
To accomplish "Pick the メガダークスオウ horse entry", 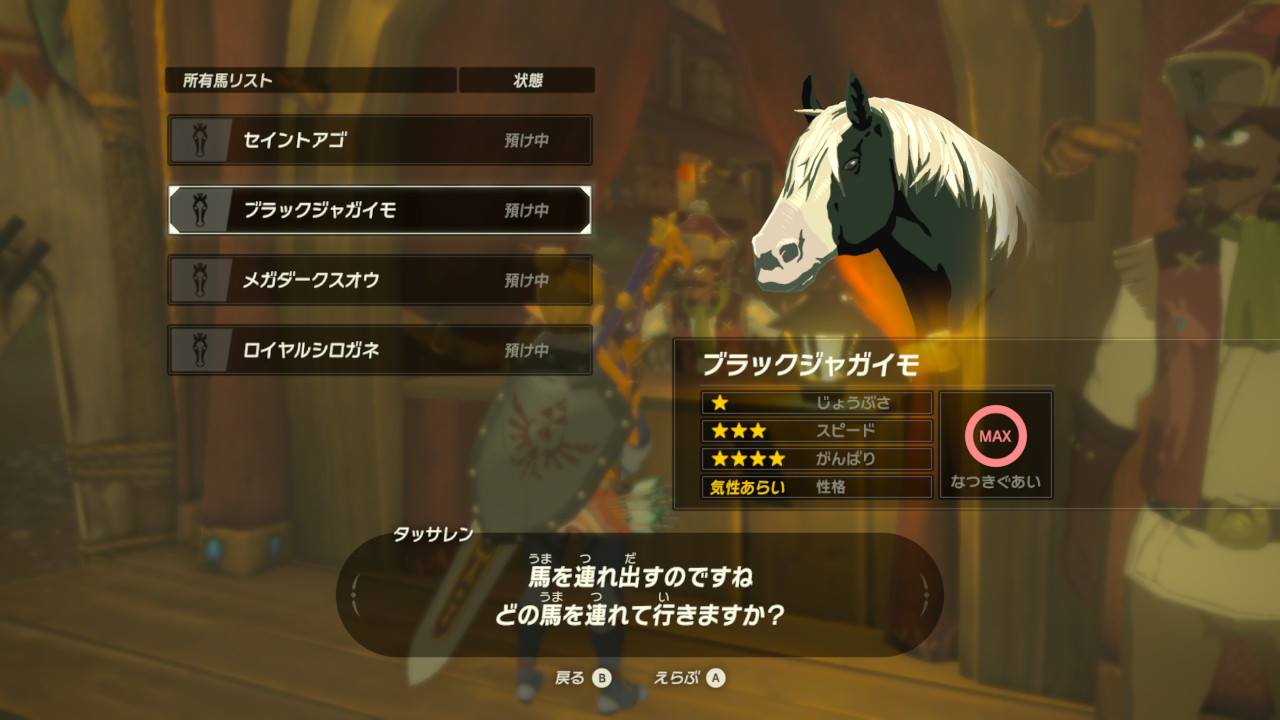I will tap(380, 280).
